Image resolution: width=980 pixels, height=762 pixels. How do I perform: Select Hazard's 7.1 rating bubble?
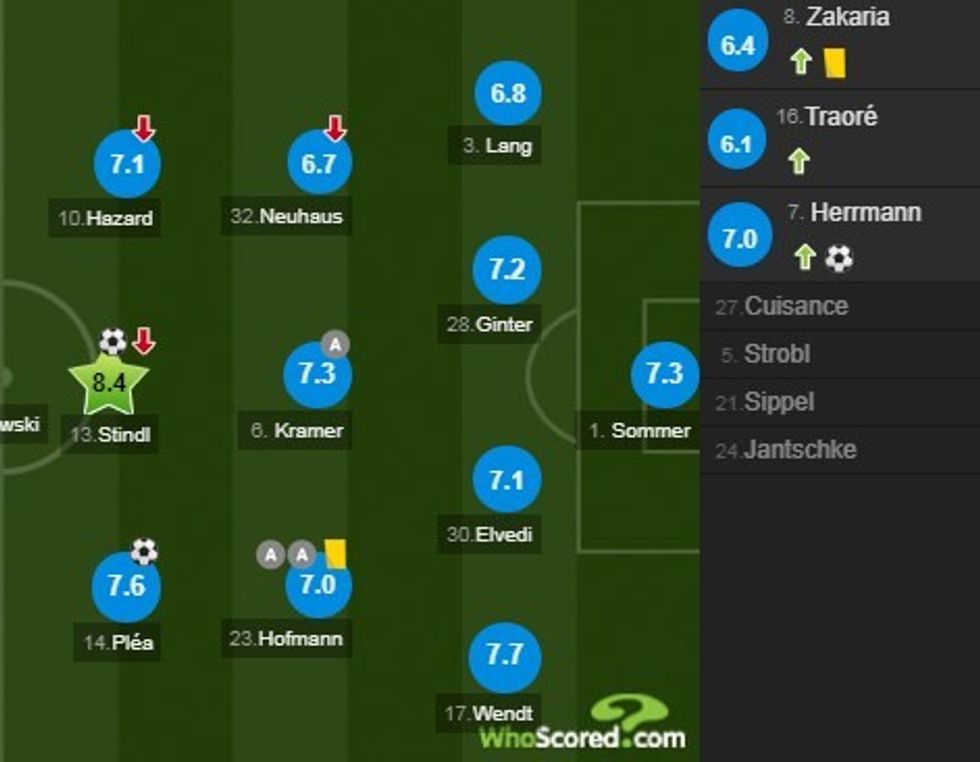click(127, 164)
